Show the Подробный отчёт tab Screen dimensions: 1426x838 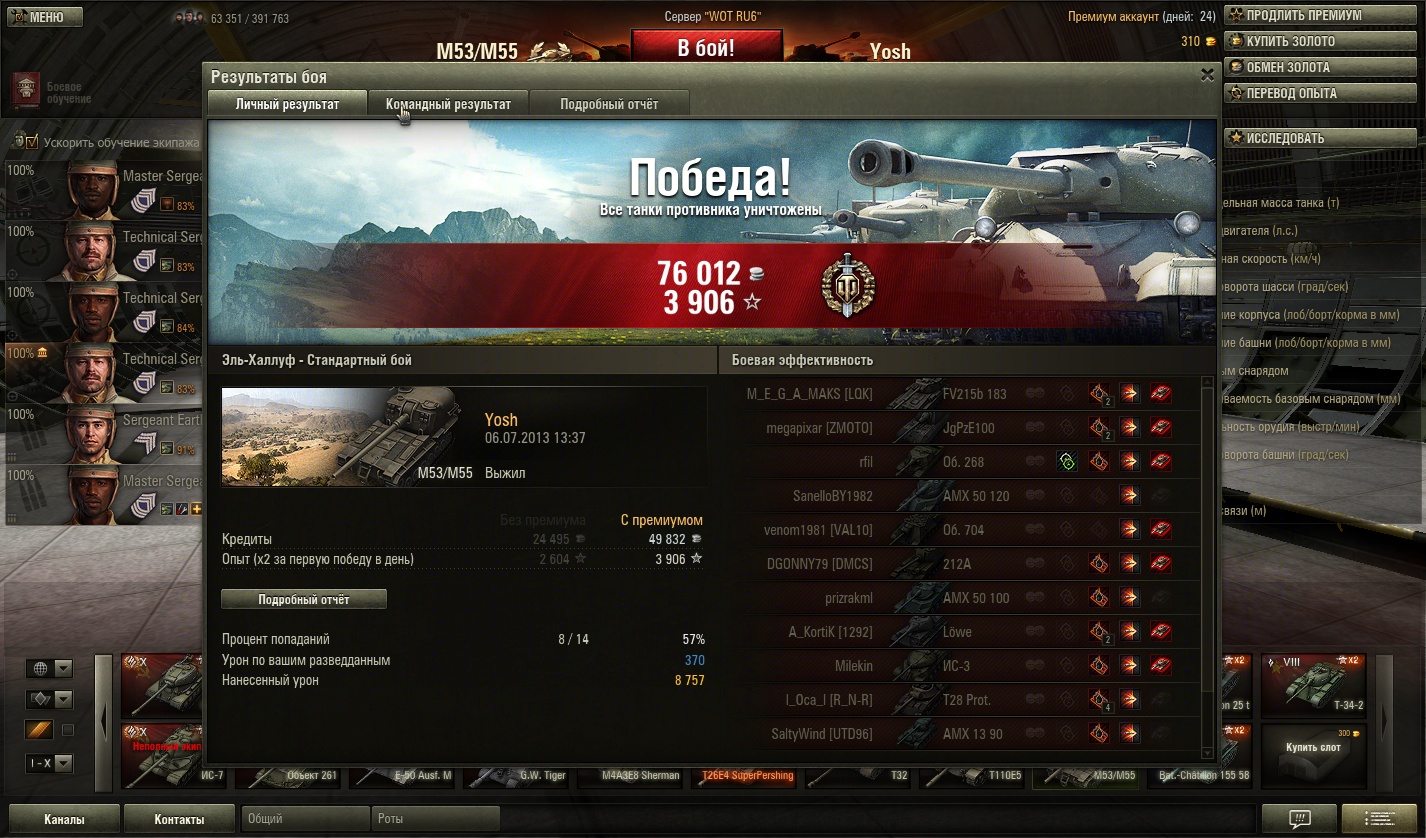pos(608,104)
